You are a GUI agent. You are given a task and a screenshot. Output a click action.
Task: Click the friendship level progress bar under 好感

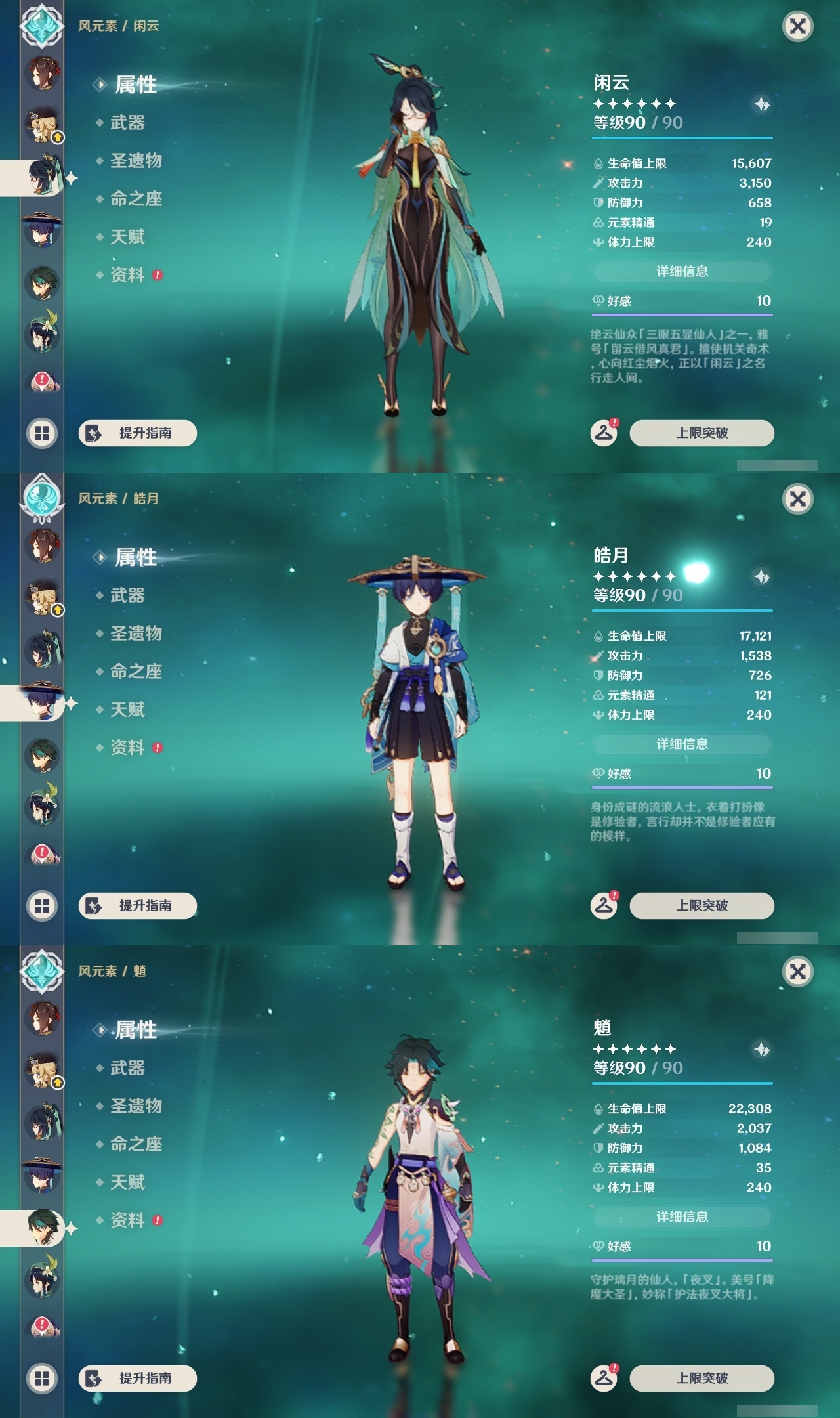click(682, 314)
